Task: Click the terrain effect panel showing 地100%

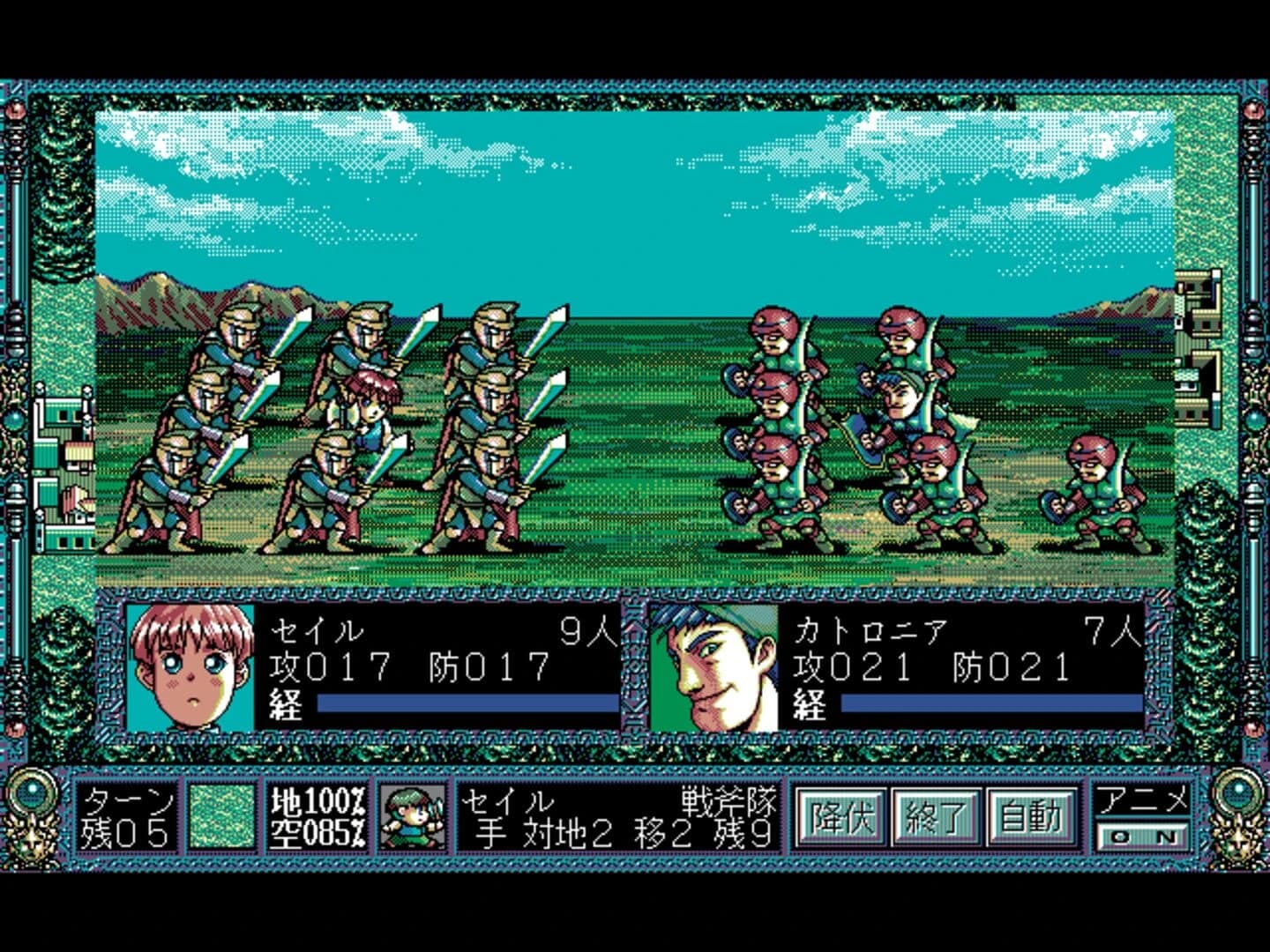Action: 316,800
